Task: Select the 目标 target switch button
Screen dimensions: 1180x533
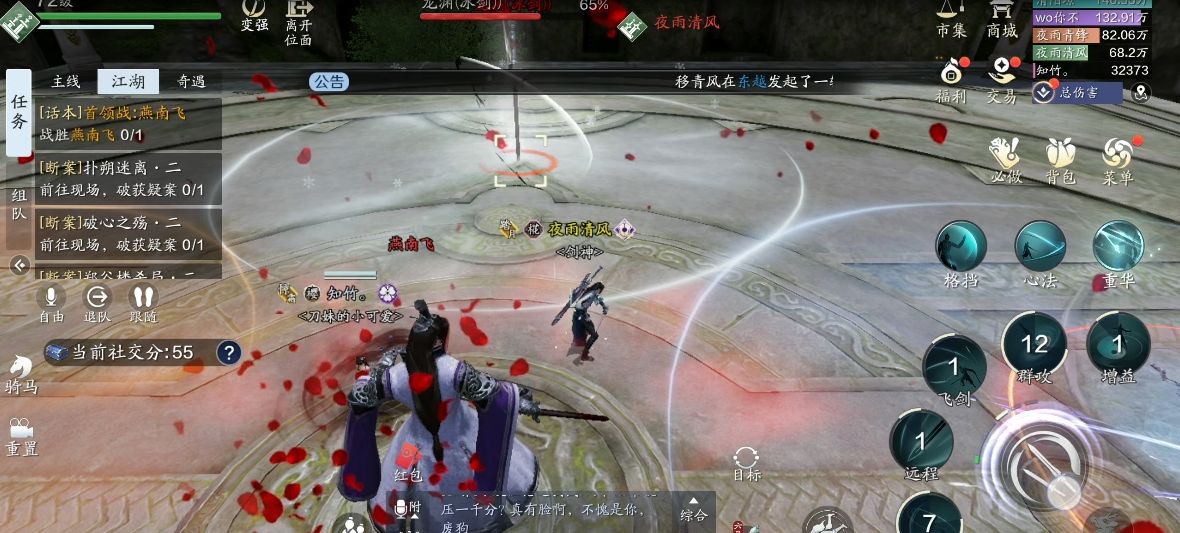Action: click(x=746, y=462)
